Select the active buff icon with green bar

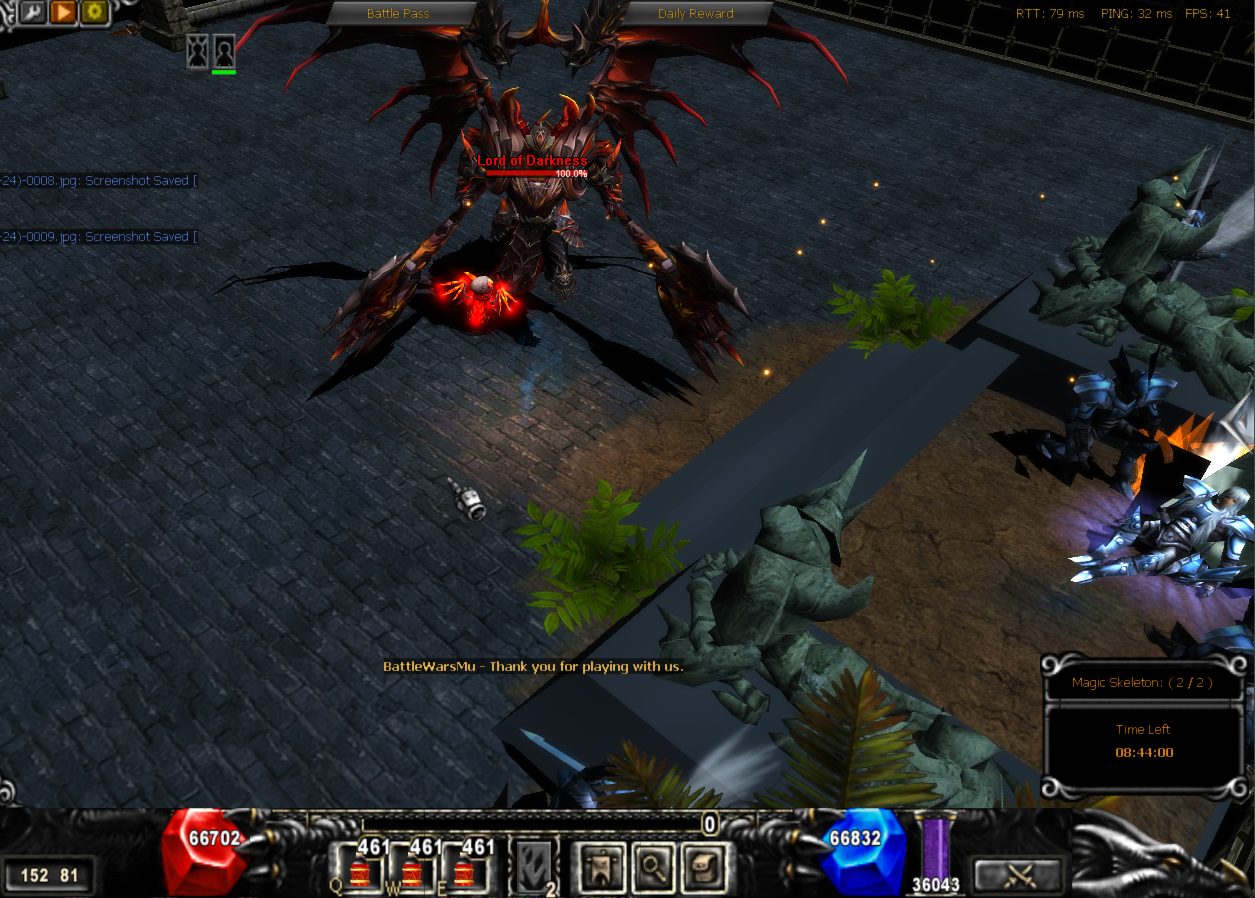click(x=224, y=50)
